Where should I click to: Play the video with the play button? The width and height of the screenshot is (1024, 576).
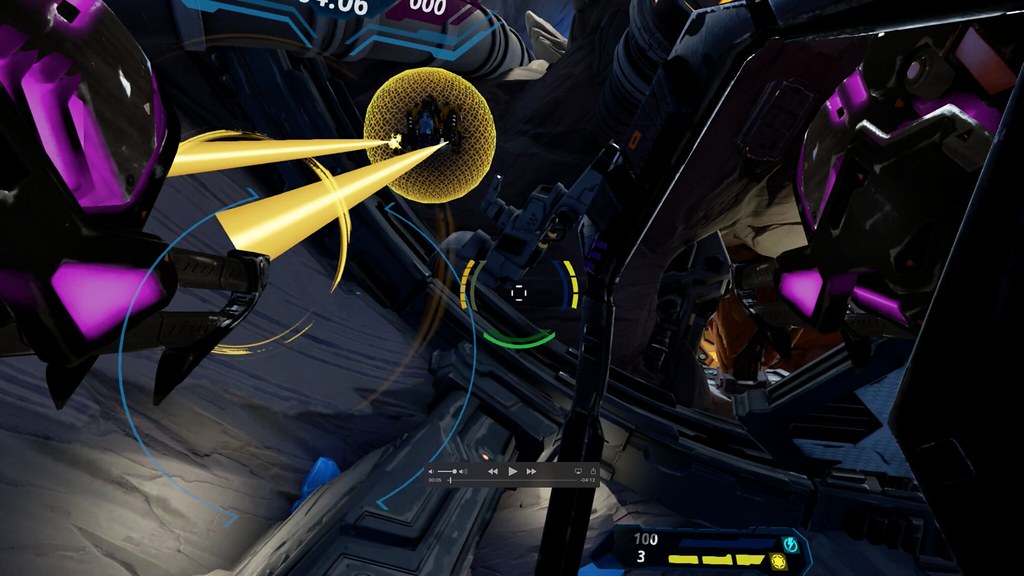click(513, 470)
